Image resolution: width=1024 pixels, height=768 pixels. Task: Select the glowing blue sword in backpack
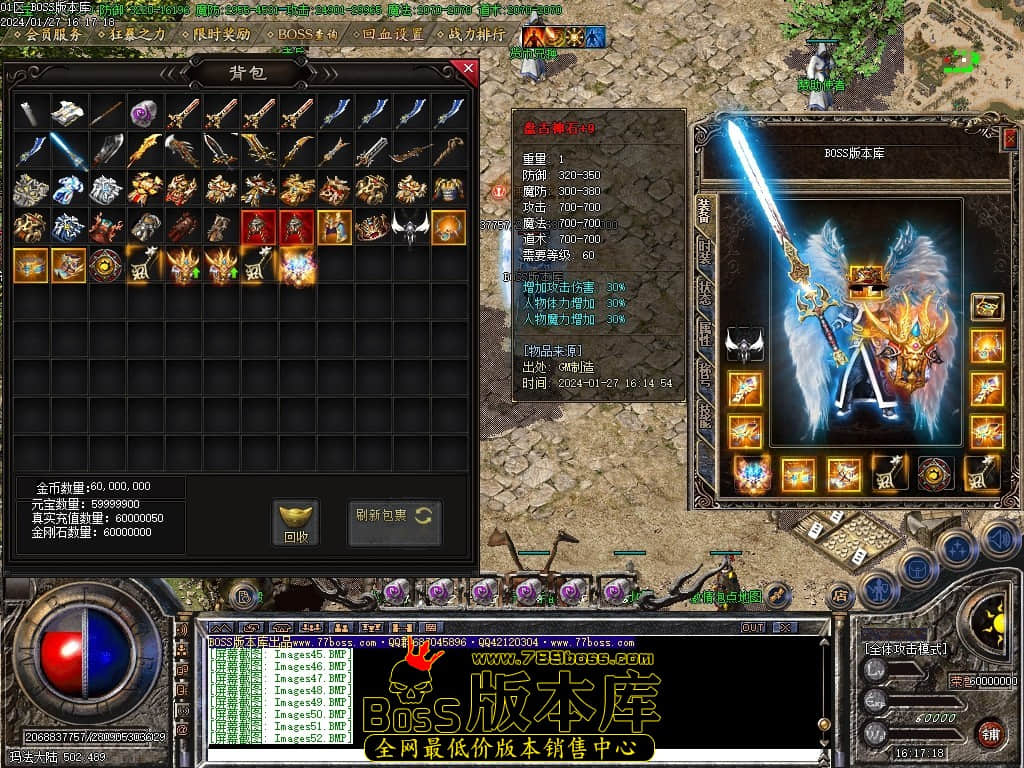(68, 151)
